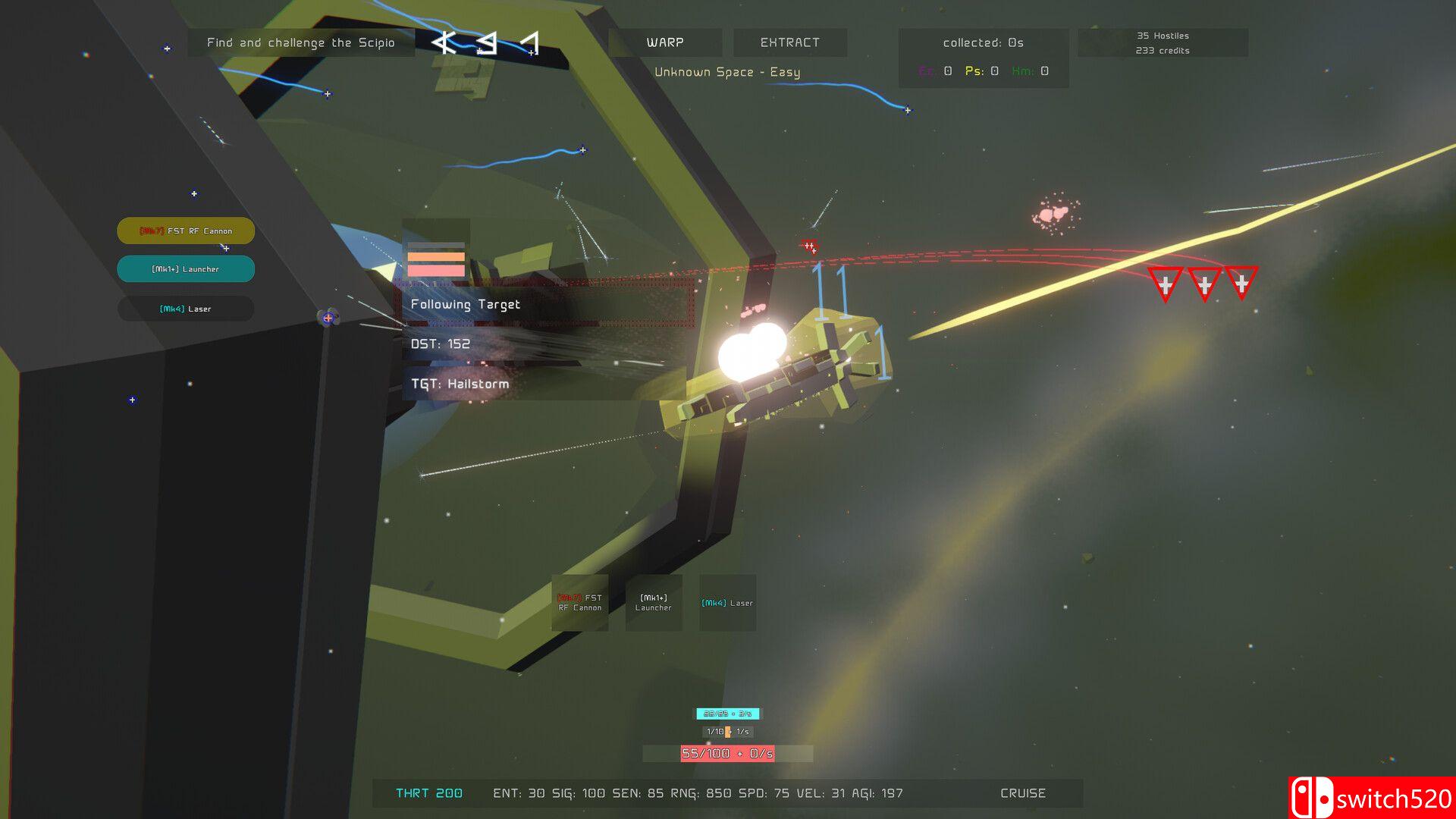Viewport: 1456px width, 819px height.
Task: Click the EXTRACT button
Action: [x=789, y=42]
